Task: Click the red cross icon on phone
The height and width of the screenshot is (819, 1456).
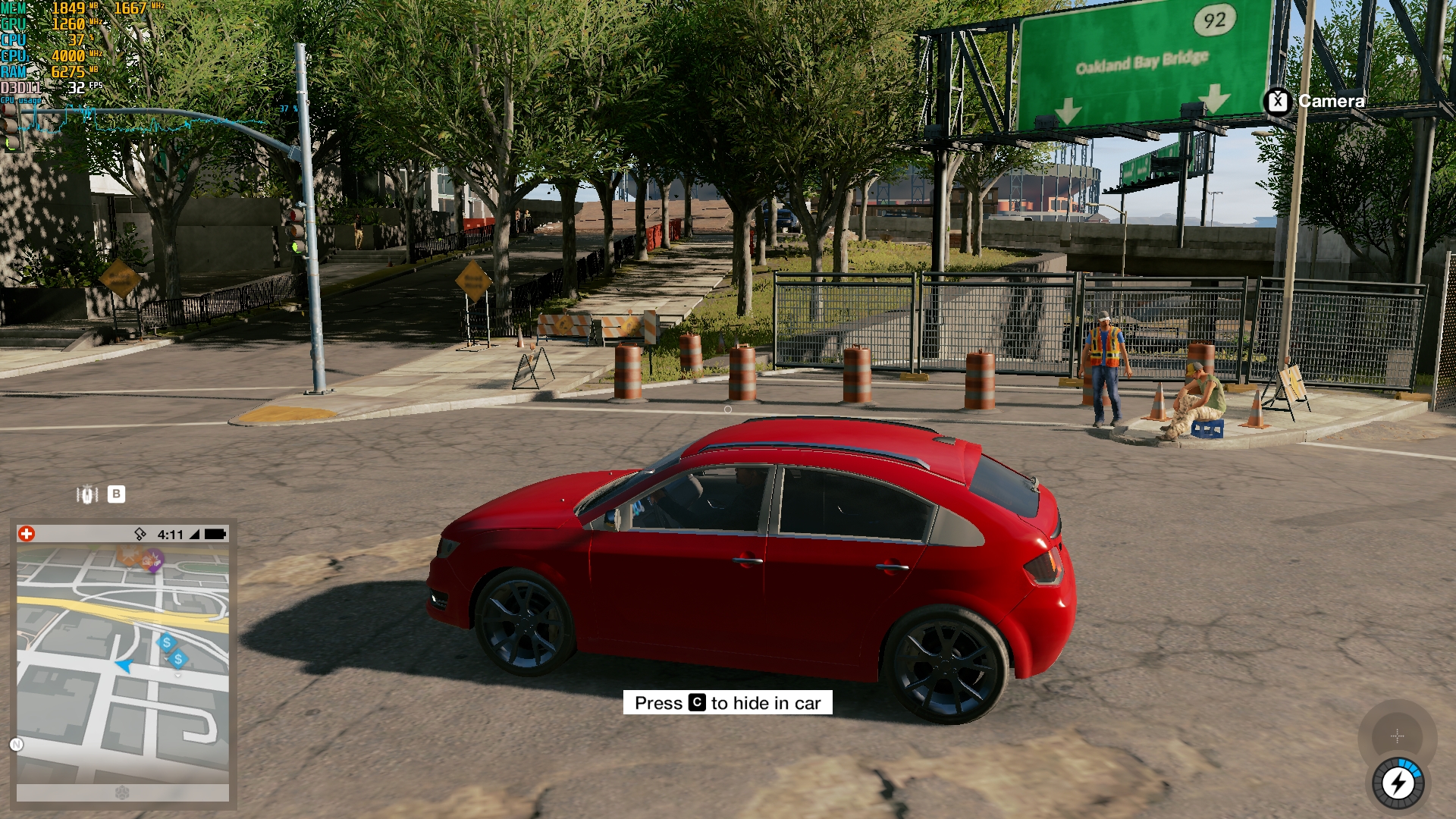Action: coord(27,534)
